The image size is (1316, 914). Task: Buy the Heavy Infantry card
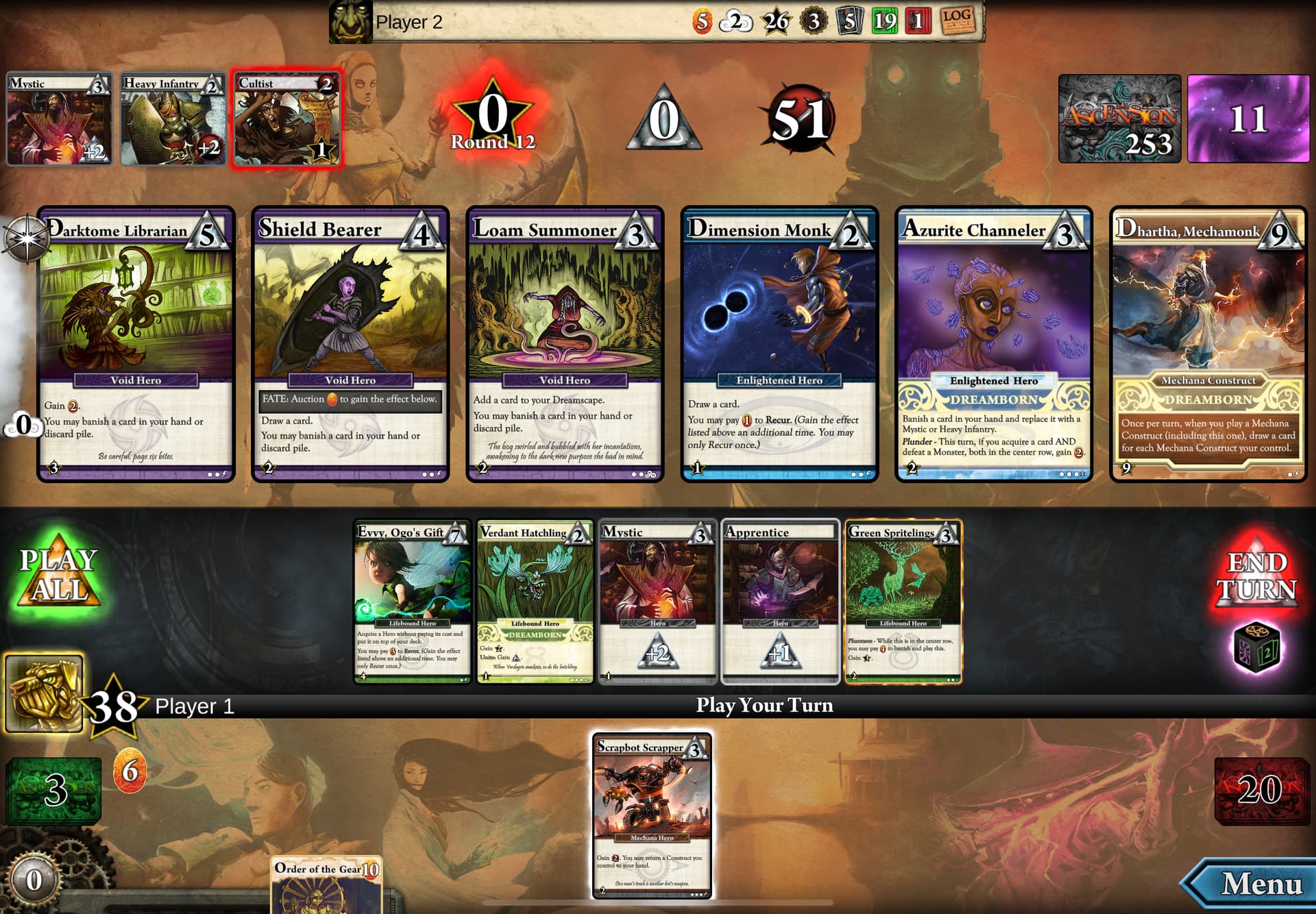point(173,119)
